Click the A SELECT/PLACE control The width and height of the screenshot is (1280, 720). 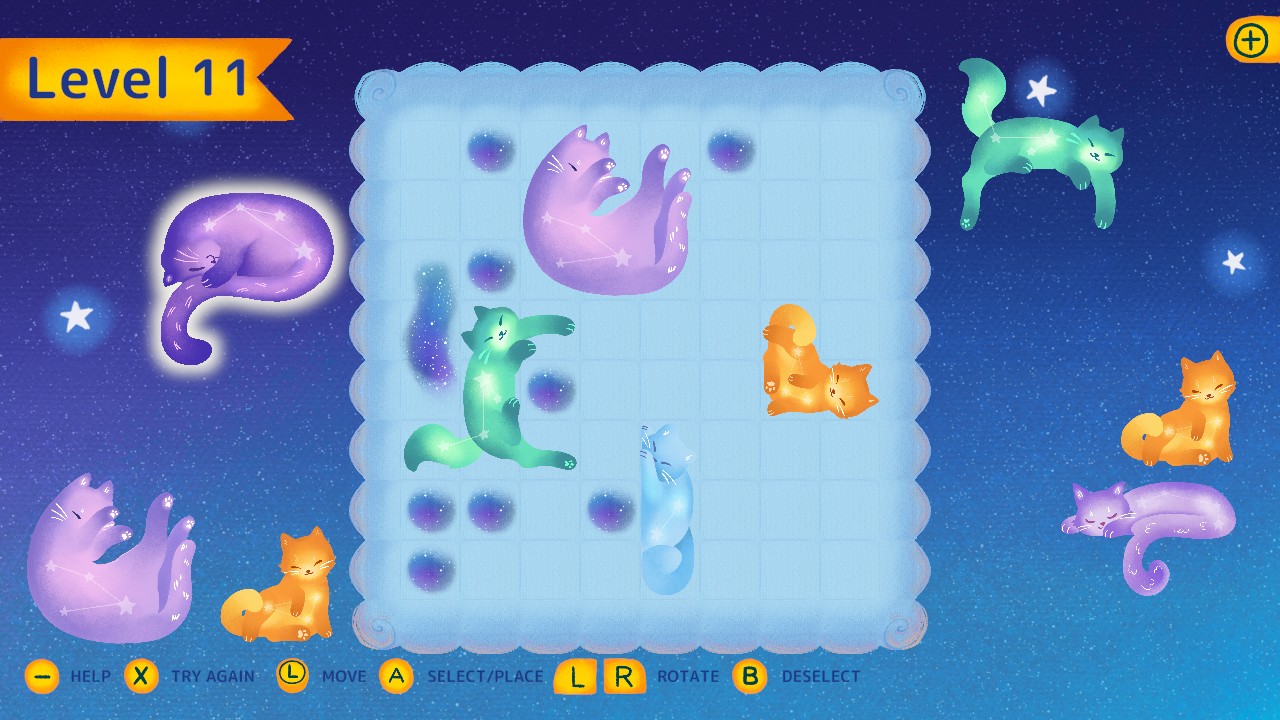click(397, 676)
